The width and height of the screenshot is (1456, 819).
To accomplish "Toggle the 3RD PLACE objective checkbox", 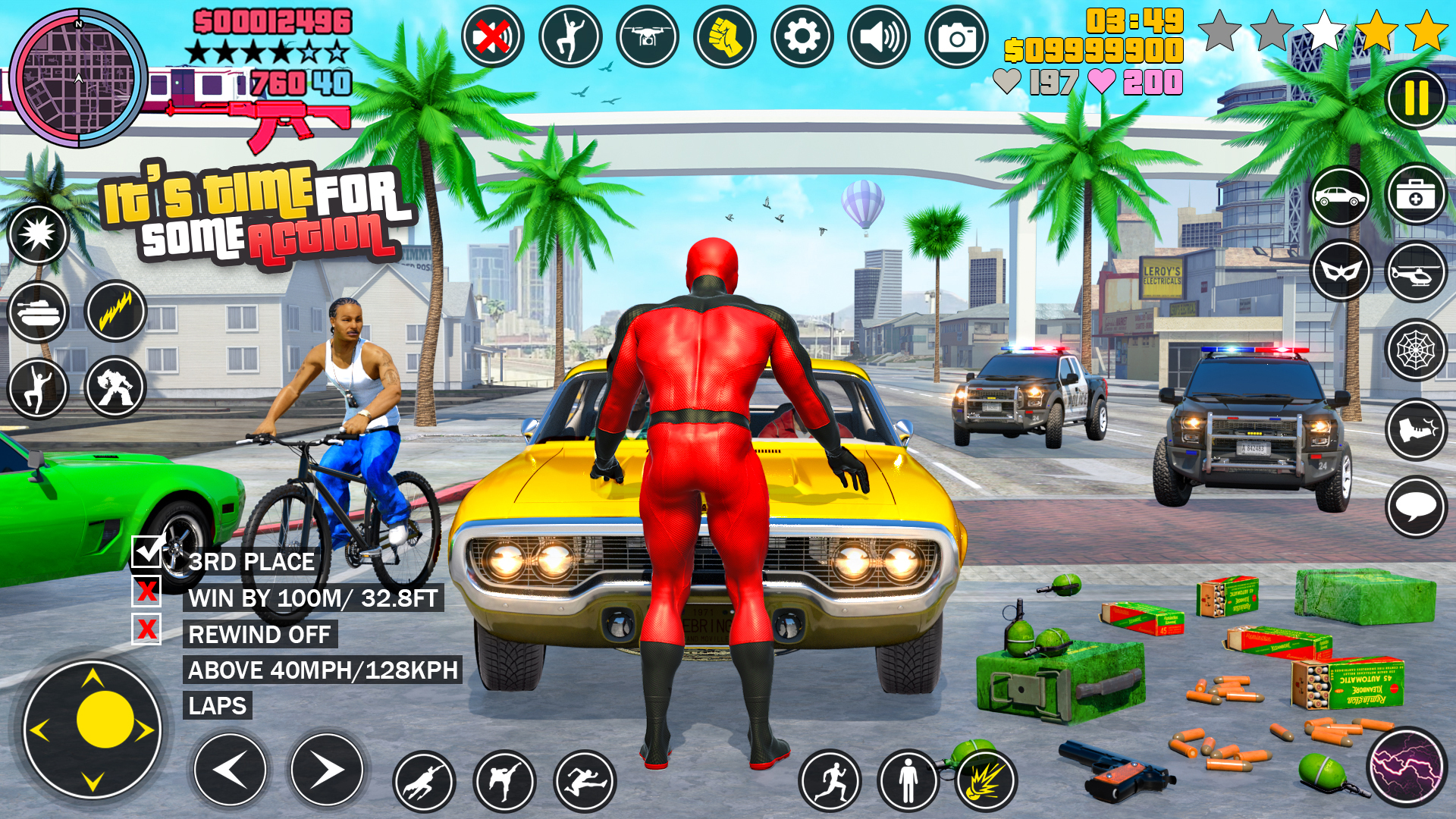I will click(x=150, y=557).
